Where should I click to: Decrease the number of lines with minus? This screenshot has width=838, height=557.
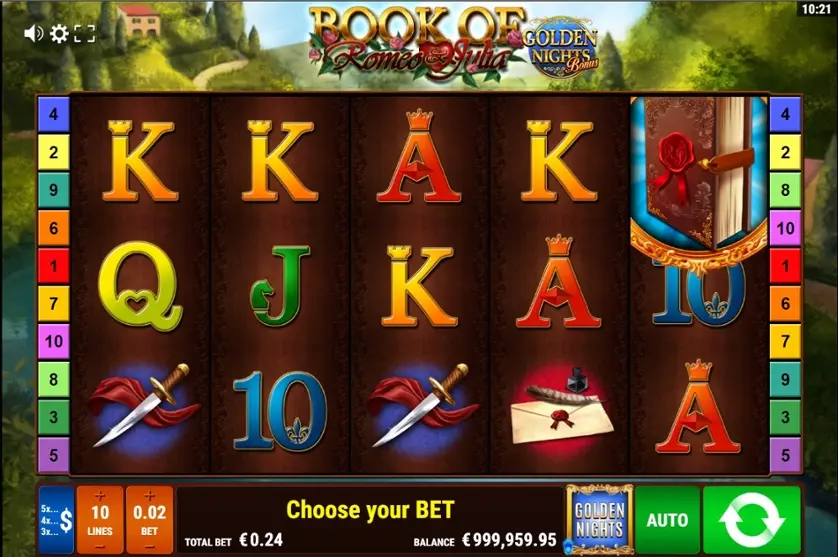click(99, 545)
